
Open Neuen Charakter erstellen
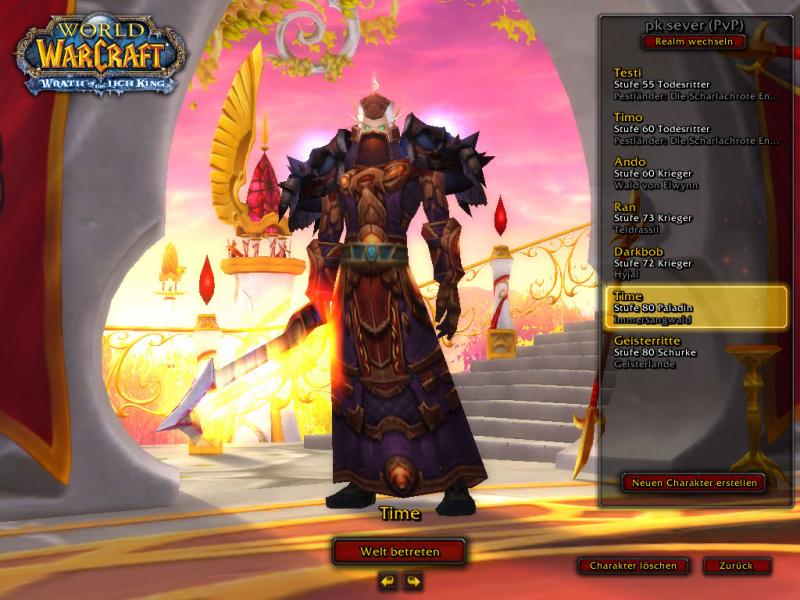pos(693,483)
